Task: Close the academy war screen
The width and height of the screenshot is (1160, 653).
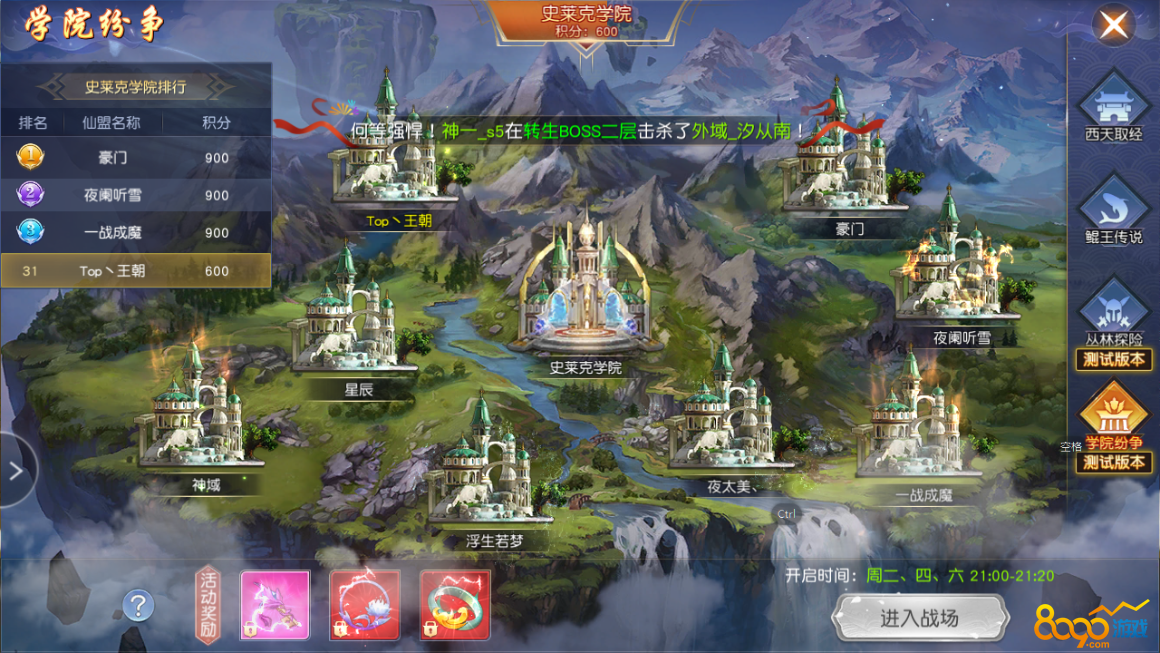Action: [1113, 25]
